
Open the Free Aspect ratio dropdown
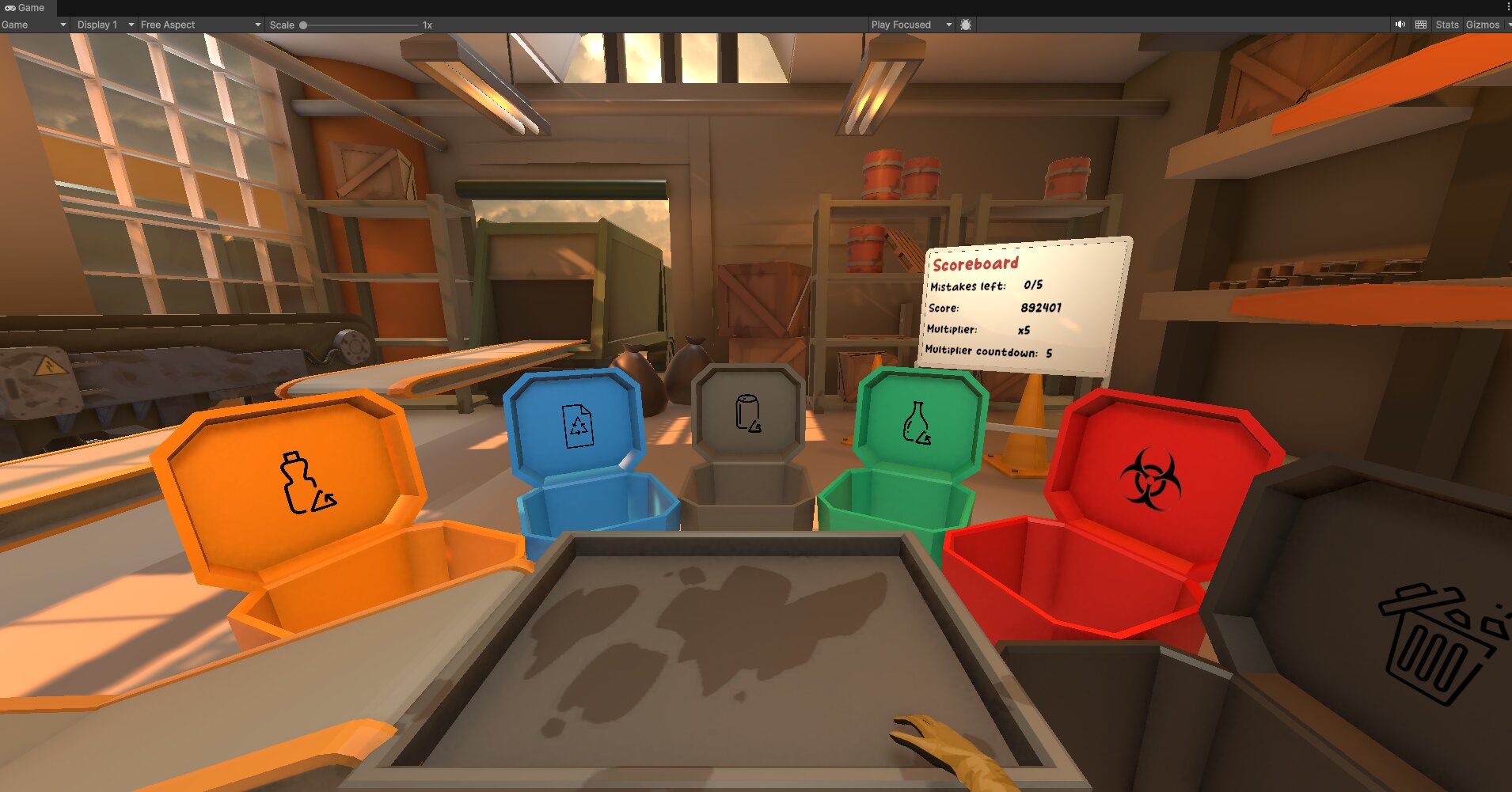pyautogui.click(x=198, y=25)
